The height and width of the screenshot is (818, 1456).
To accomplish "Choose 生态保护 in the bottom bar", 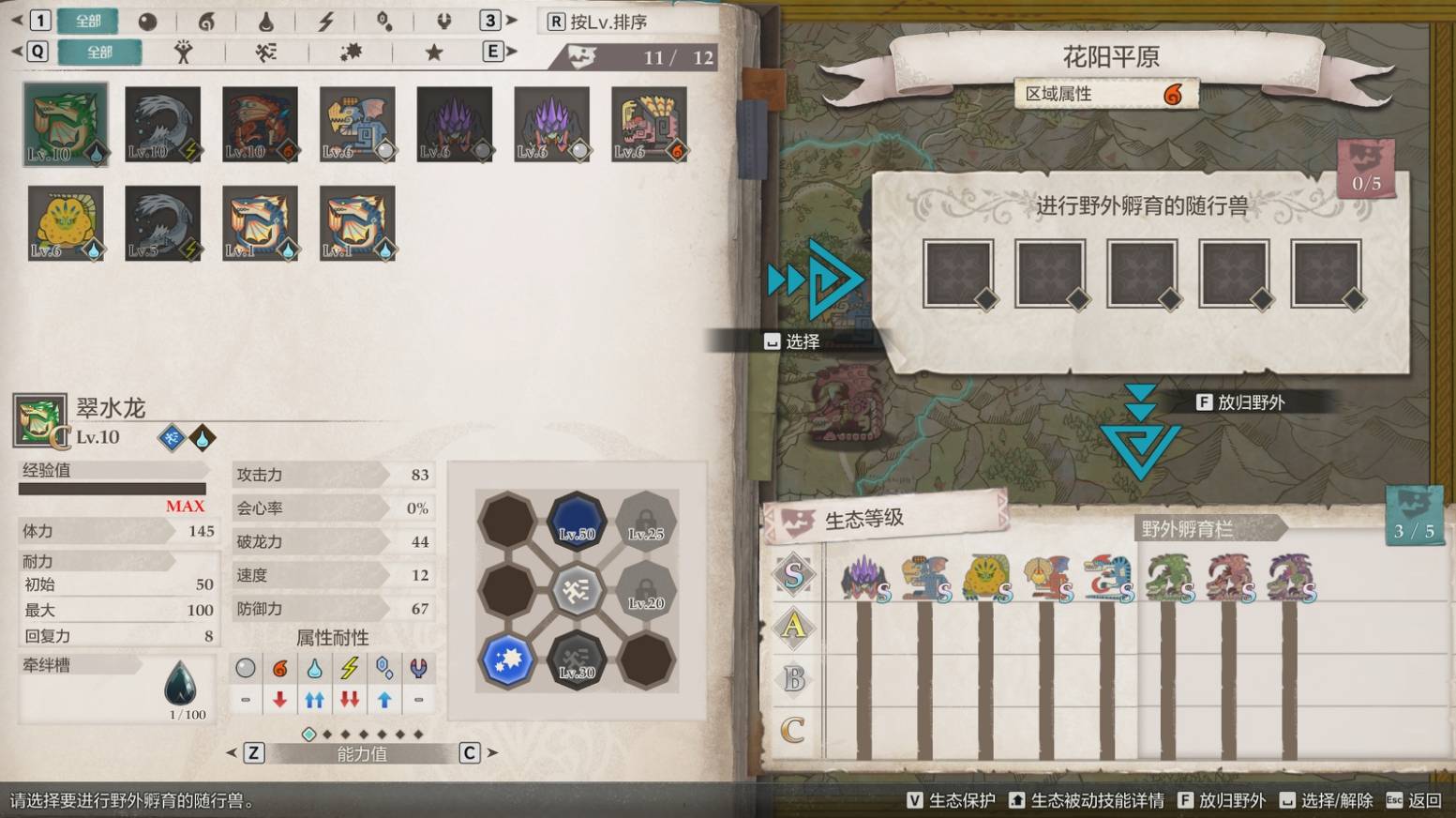I will (951, 800).
